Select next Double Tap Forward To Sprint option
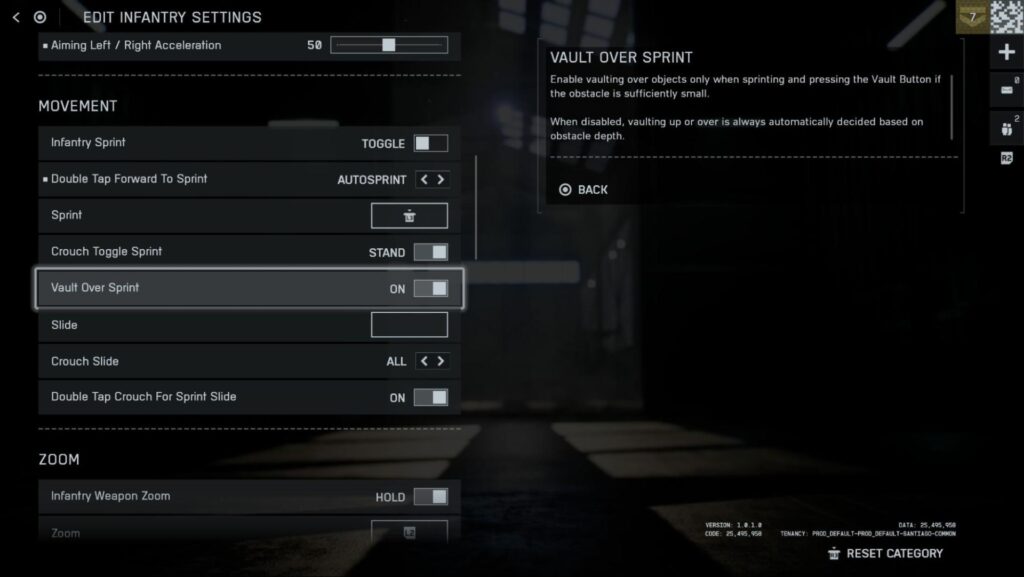The height and width of the screenshot is (577, 1024). pyautogui.click(x=441, y=180)
